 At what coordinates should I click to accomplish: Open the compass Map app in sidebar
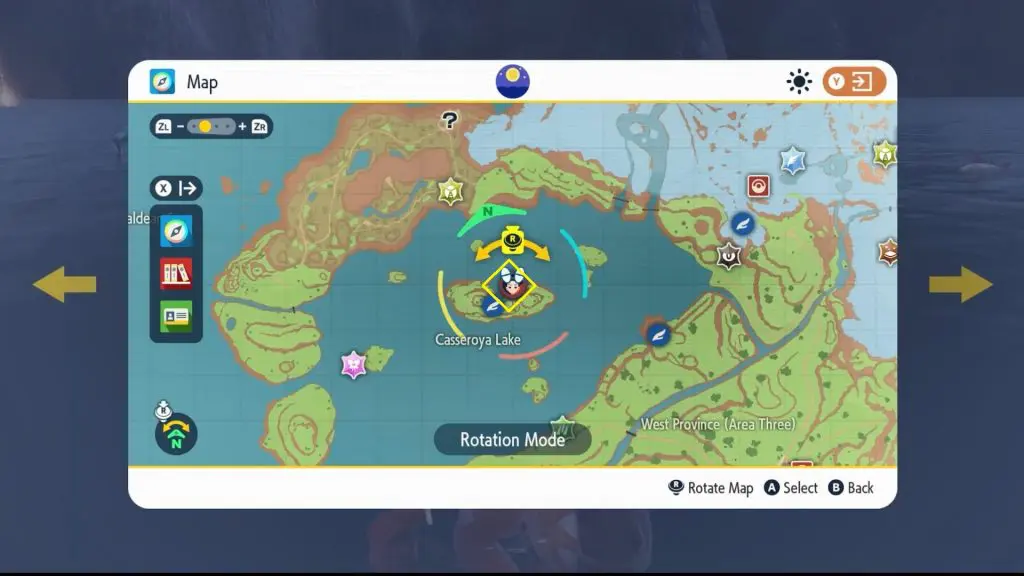[x=176, y=232]
